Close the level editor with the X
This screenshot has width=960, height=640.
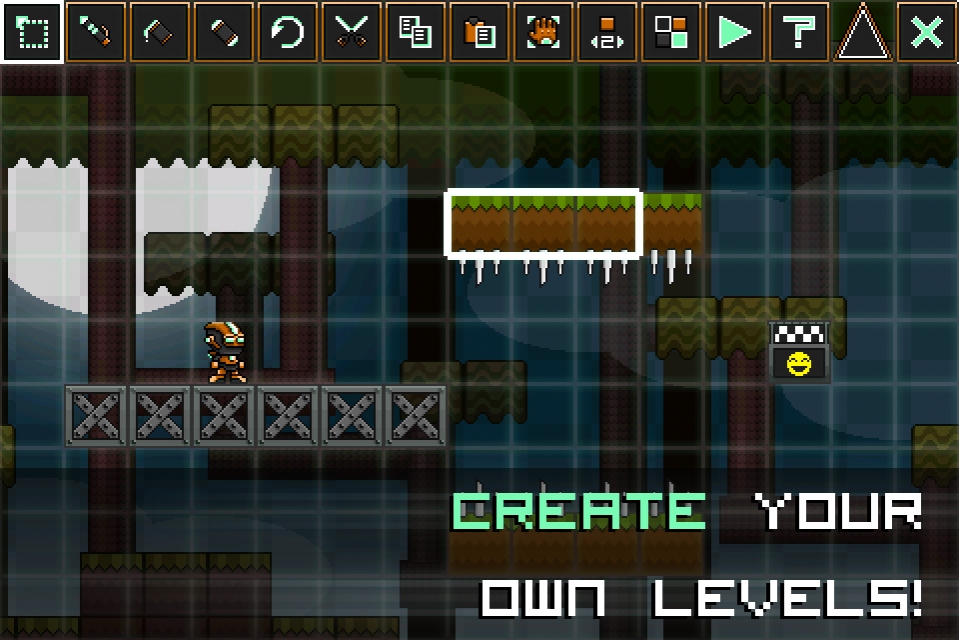[927, 32]
